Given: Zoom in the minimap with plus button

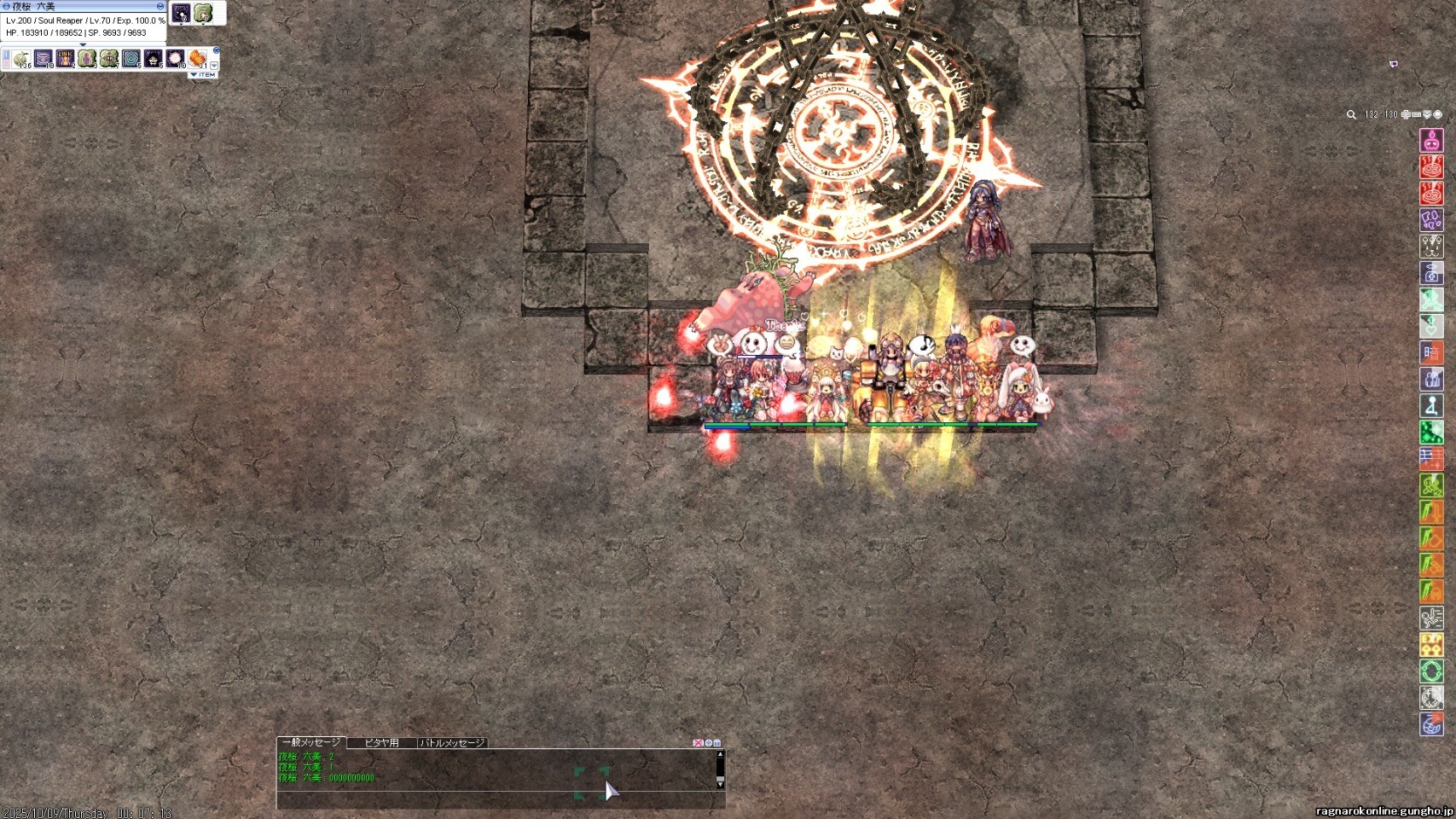Looking at the screenshot, I should click(x=1406, y=114).
